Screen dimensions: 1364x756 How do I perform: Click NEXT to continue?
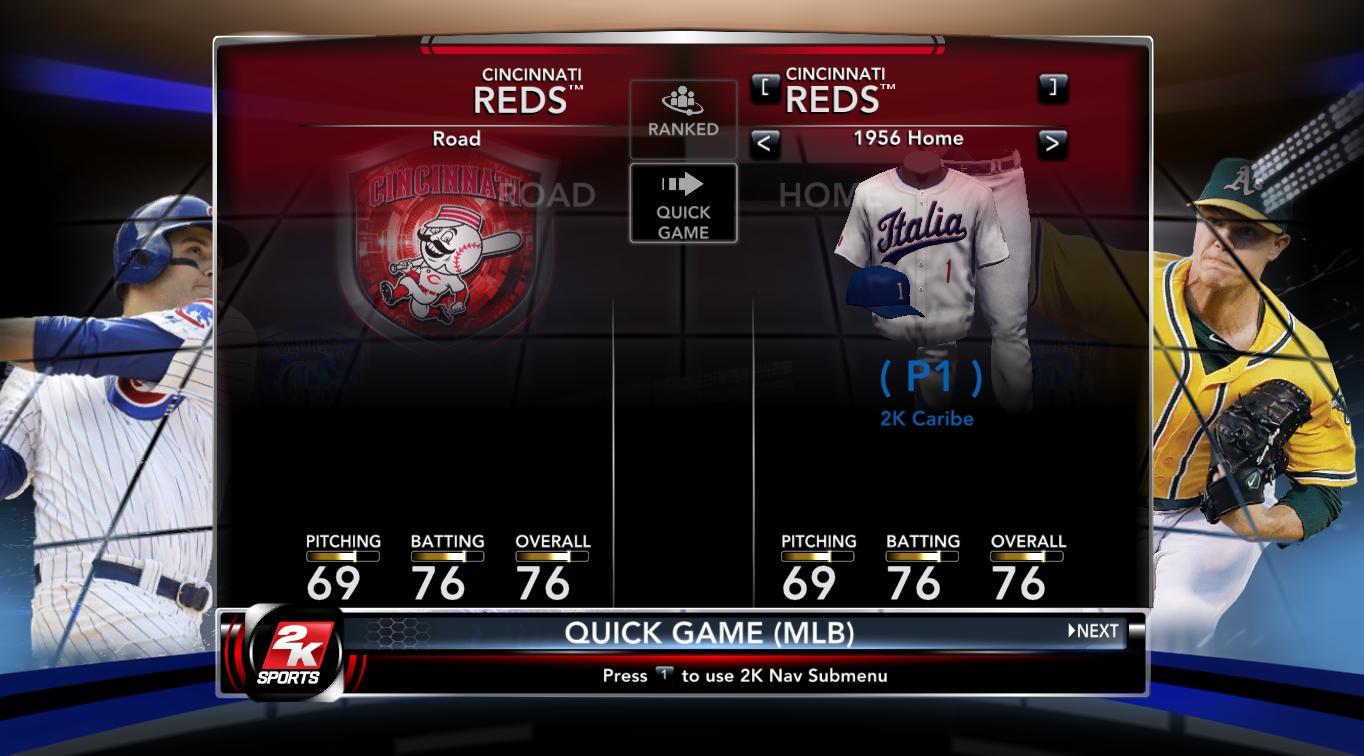[x=1093, y=631]
